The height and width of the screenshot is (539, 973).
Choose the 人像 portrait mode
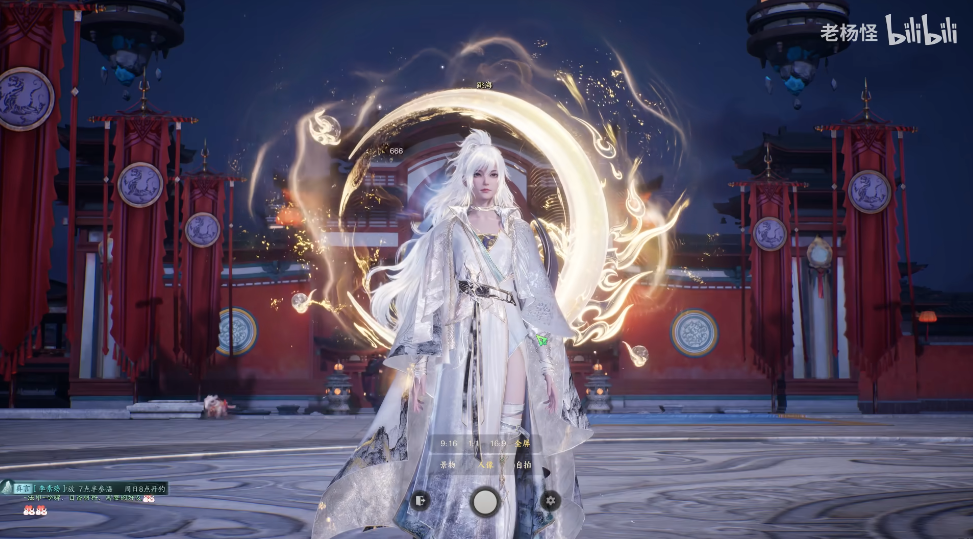pyautogui.click(x=486, y=464)
